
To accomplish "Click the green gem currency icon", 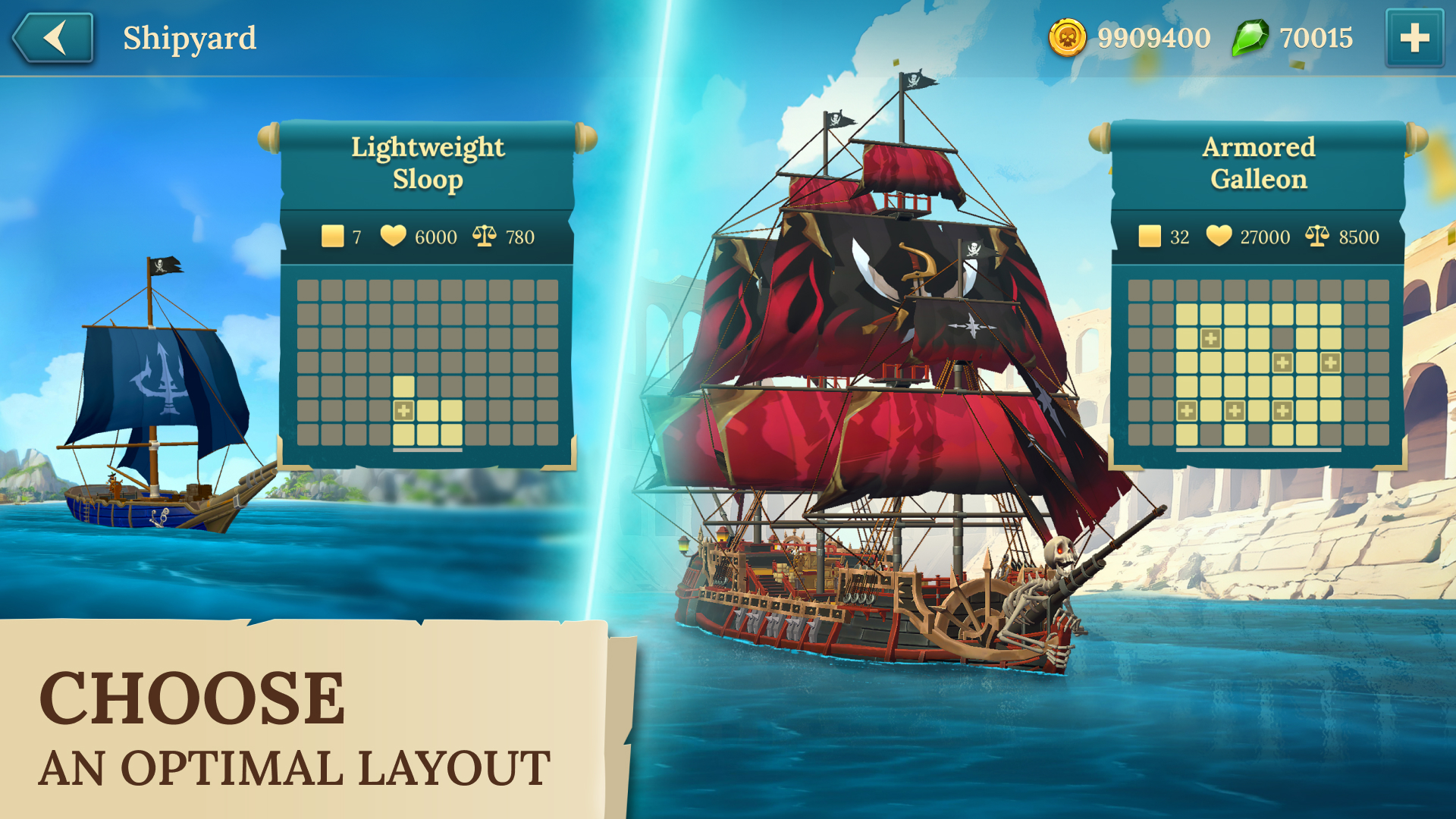I will pos(1250,38).
